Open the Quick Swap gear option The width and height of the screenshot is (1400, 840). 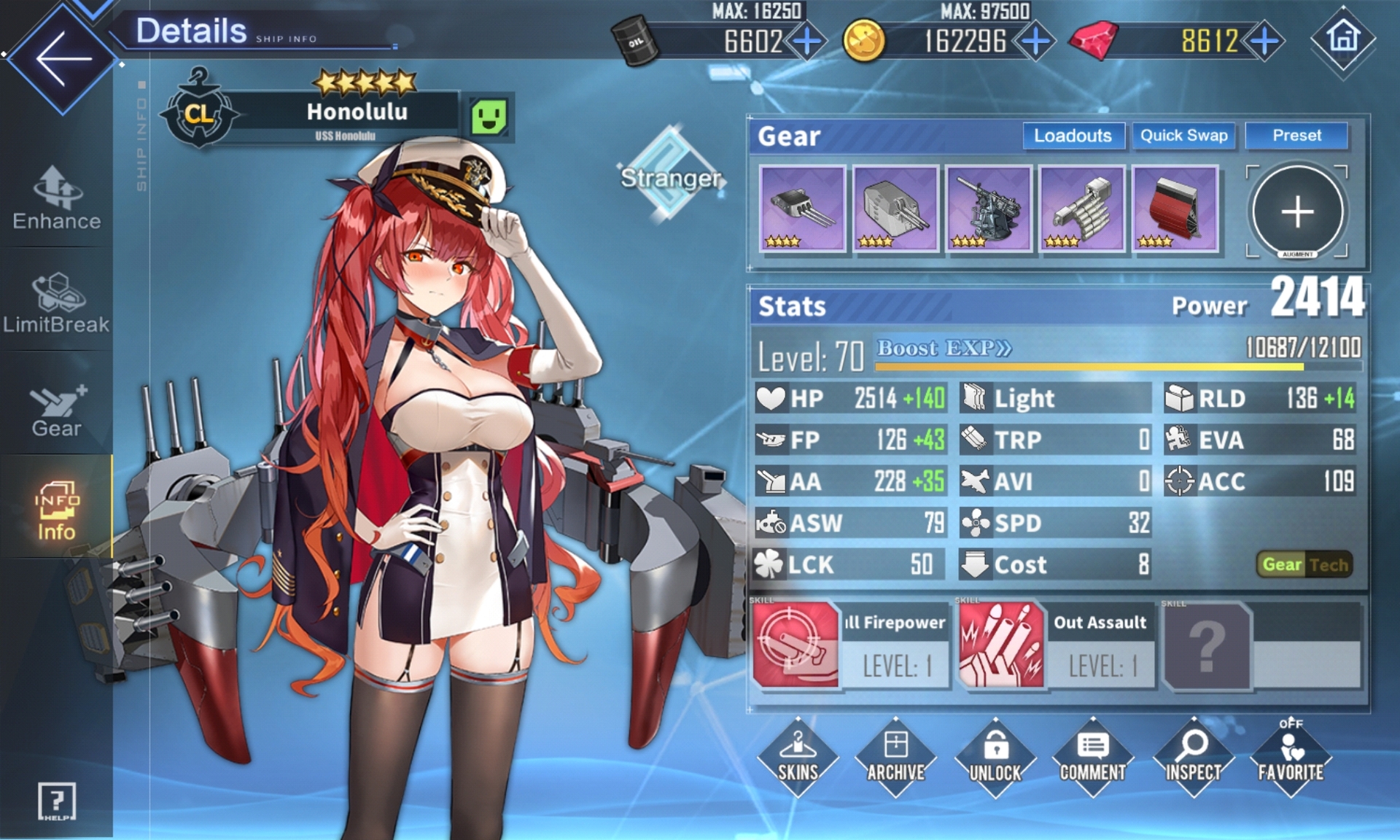point(1183,136)
